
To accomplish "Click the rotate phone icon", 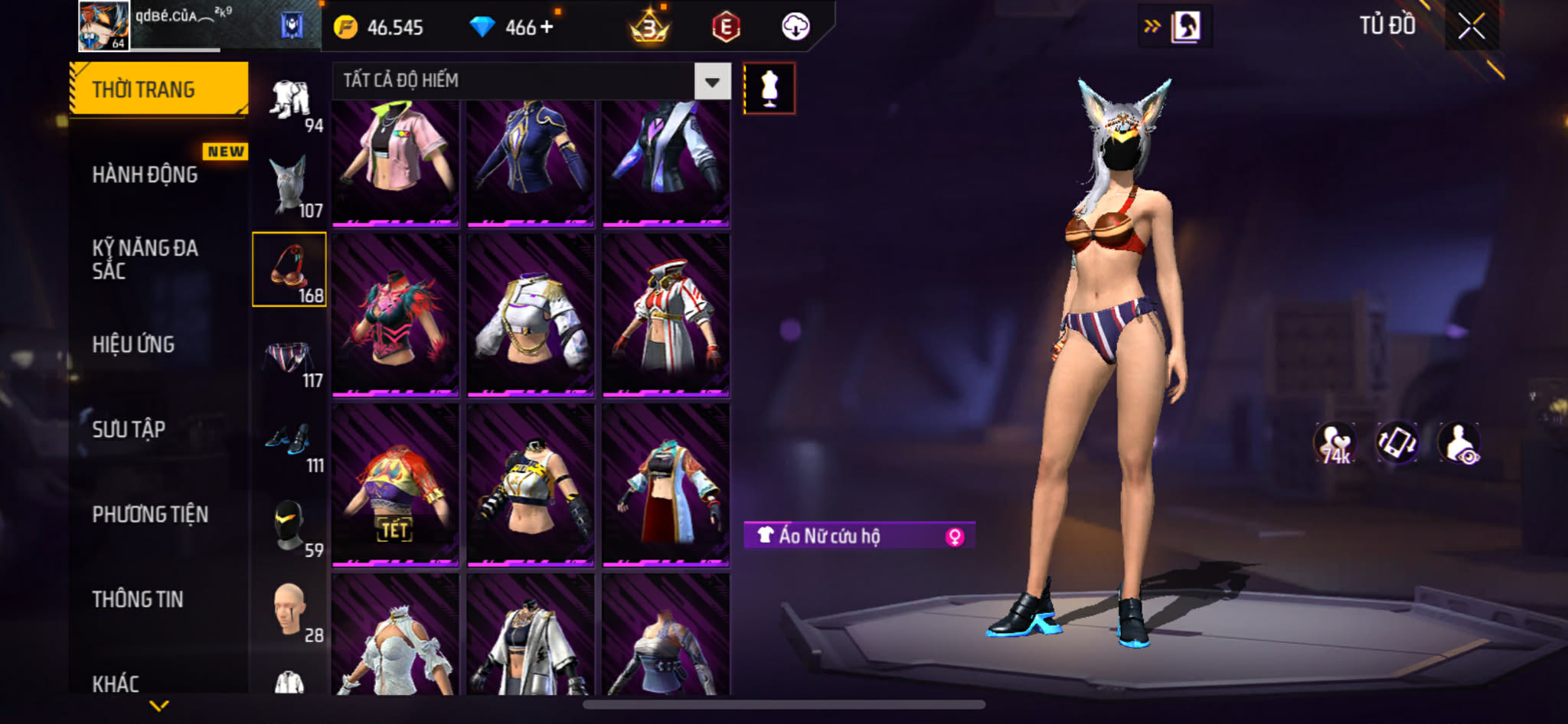I will (x=1397, y=443).
